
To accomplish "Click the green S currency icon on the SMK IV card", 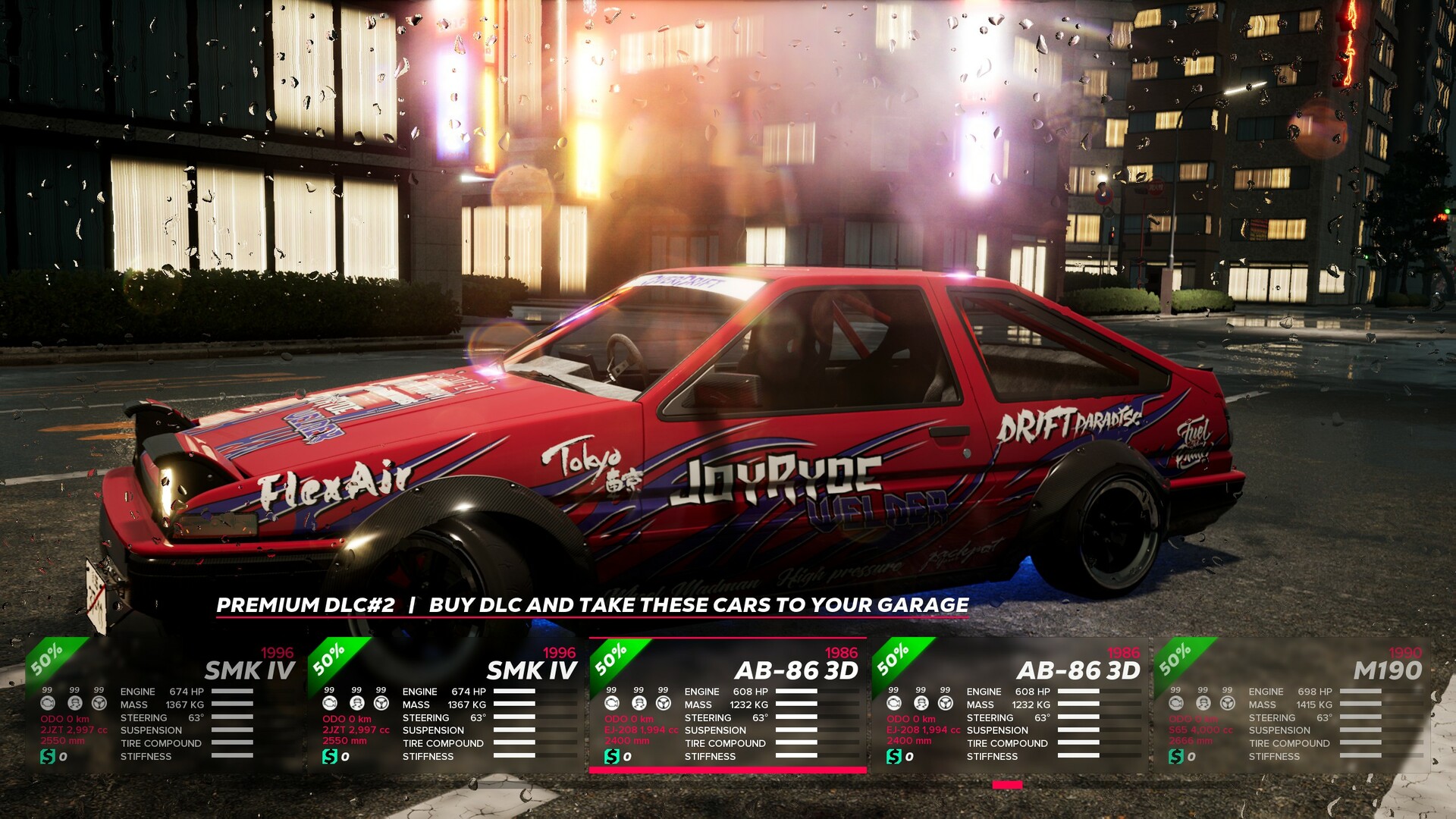I will [x=48, y=757].
